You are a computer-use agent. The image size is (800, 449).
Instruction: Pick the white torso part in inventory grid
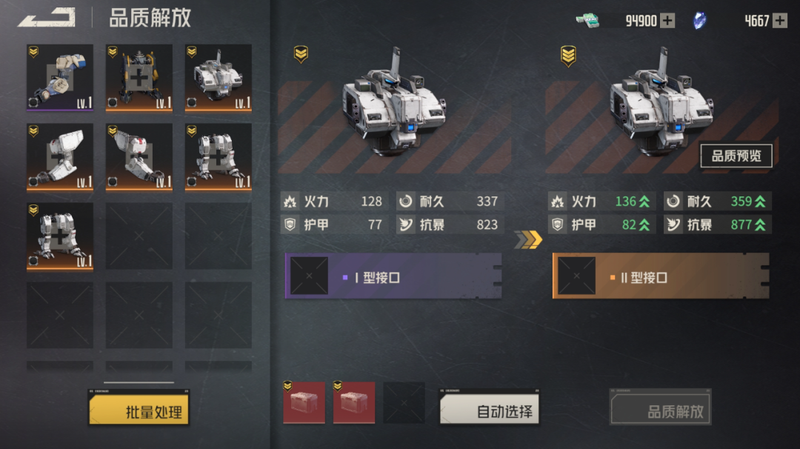click(218, 77)
